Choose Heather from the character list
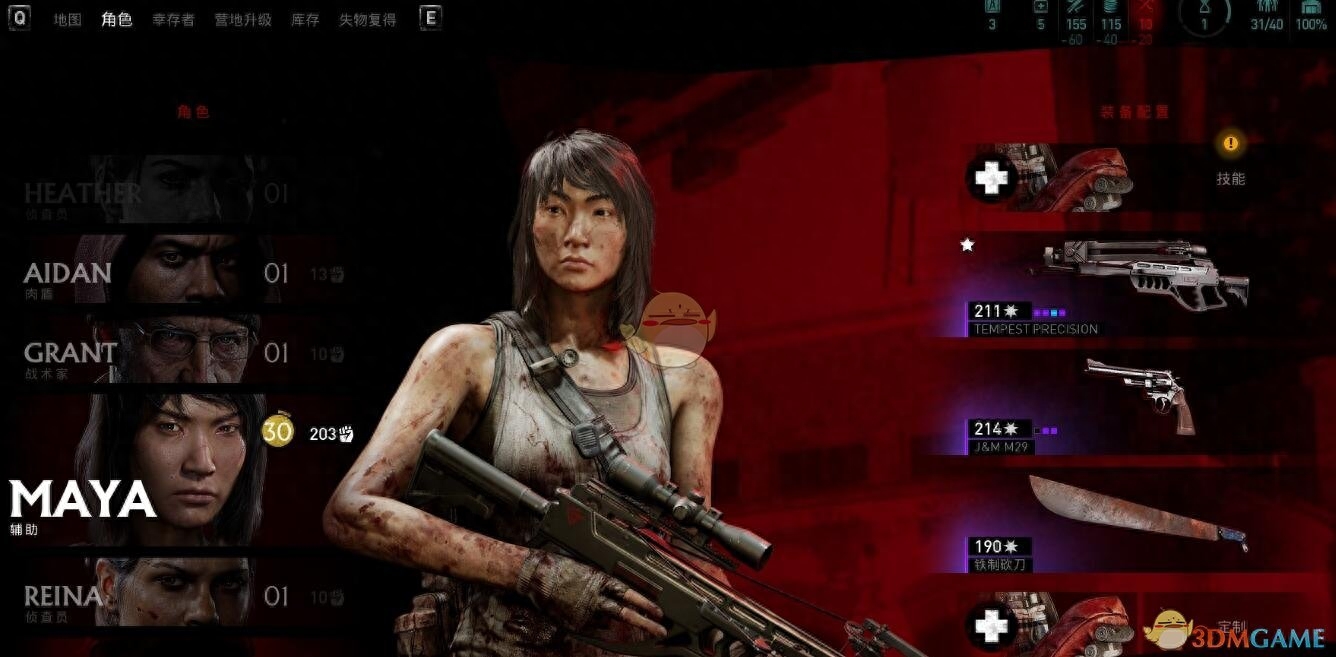The width and height of the screenshot is (1336, 657). (150, 193)
